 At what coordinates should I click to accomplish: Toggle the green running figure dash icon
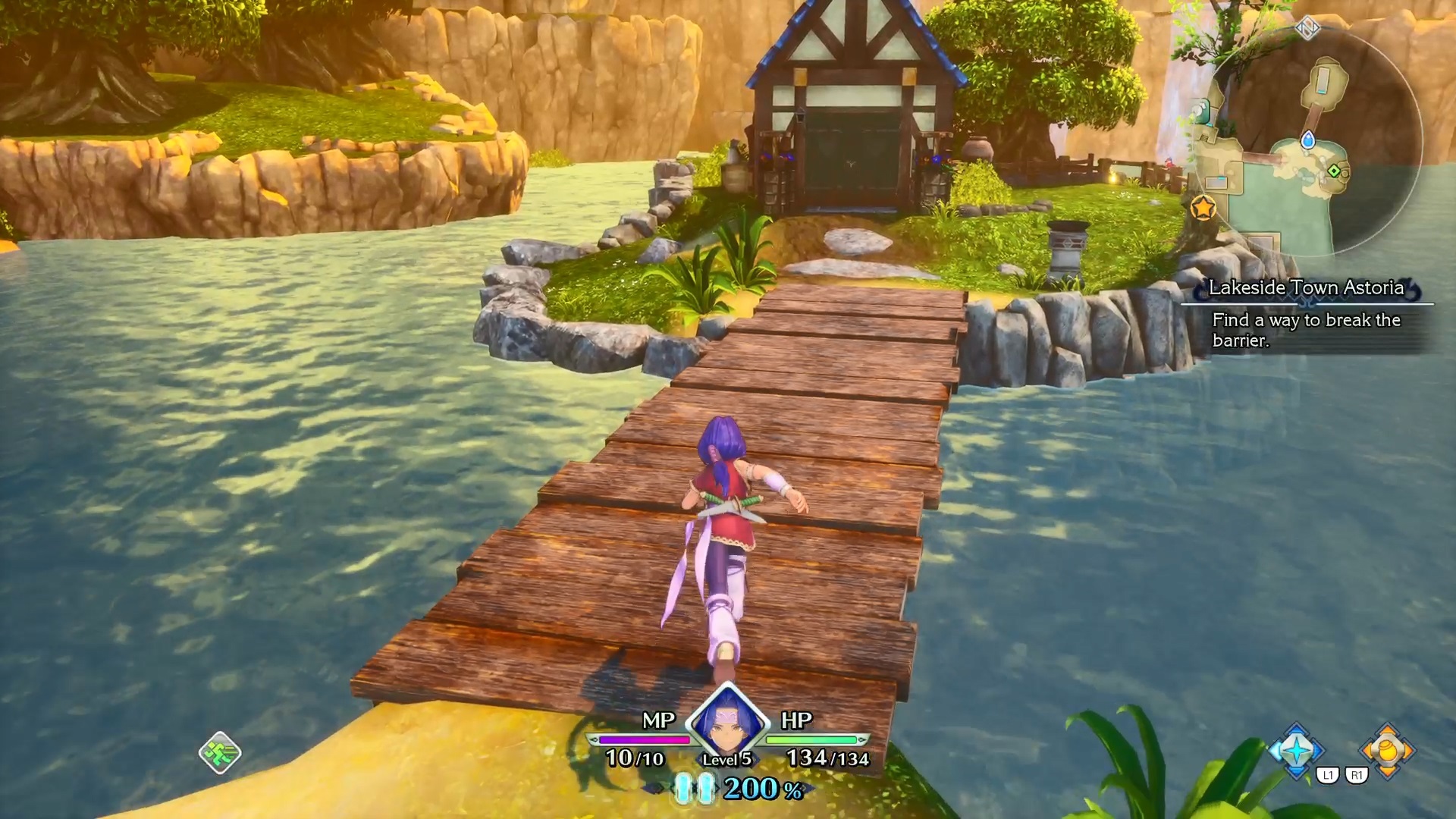click(x=220, y=752)
